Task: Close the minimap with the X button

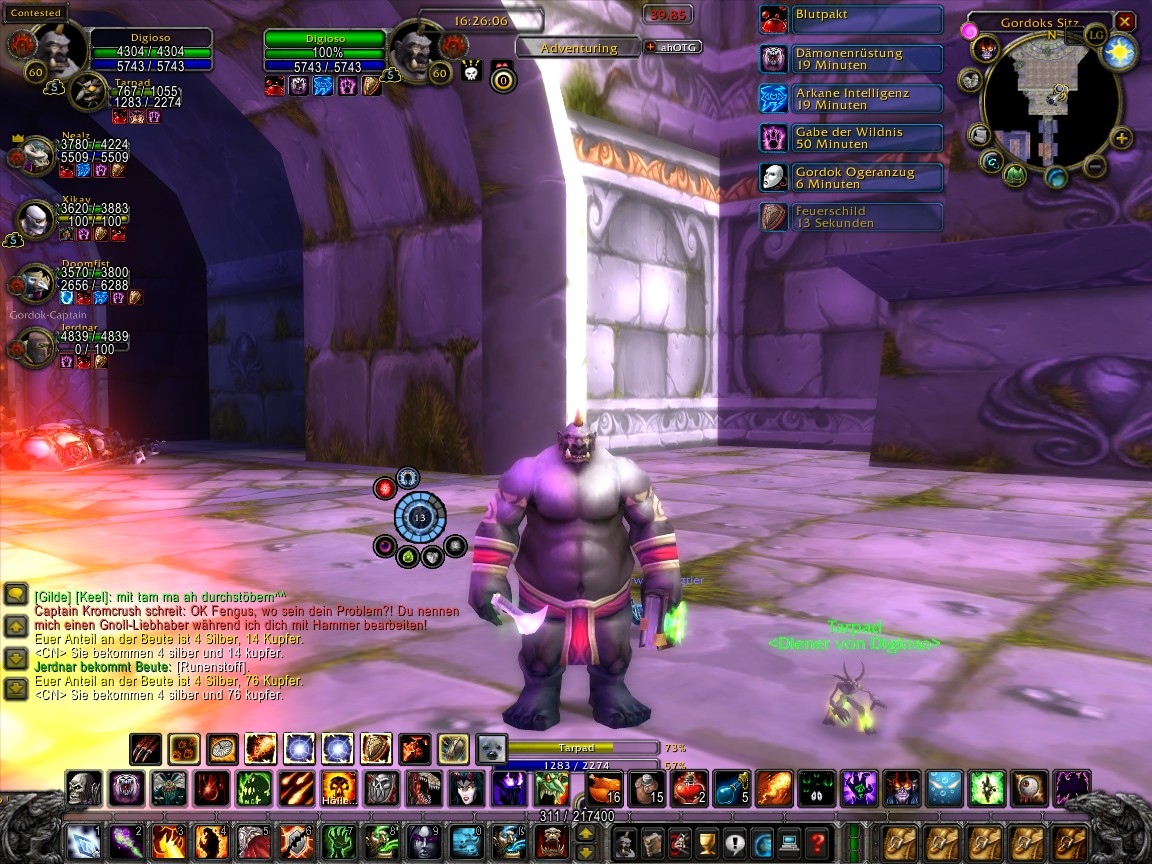Action: coord(1125,21)
